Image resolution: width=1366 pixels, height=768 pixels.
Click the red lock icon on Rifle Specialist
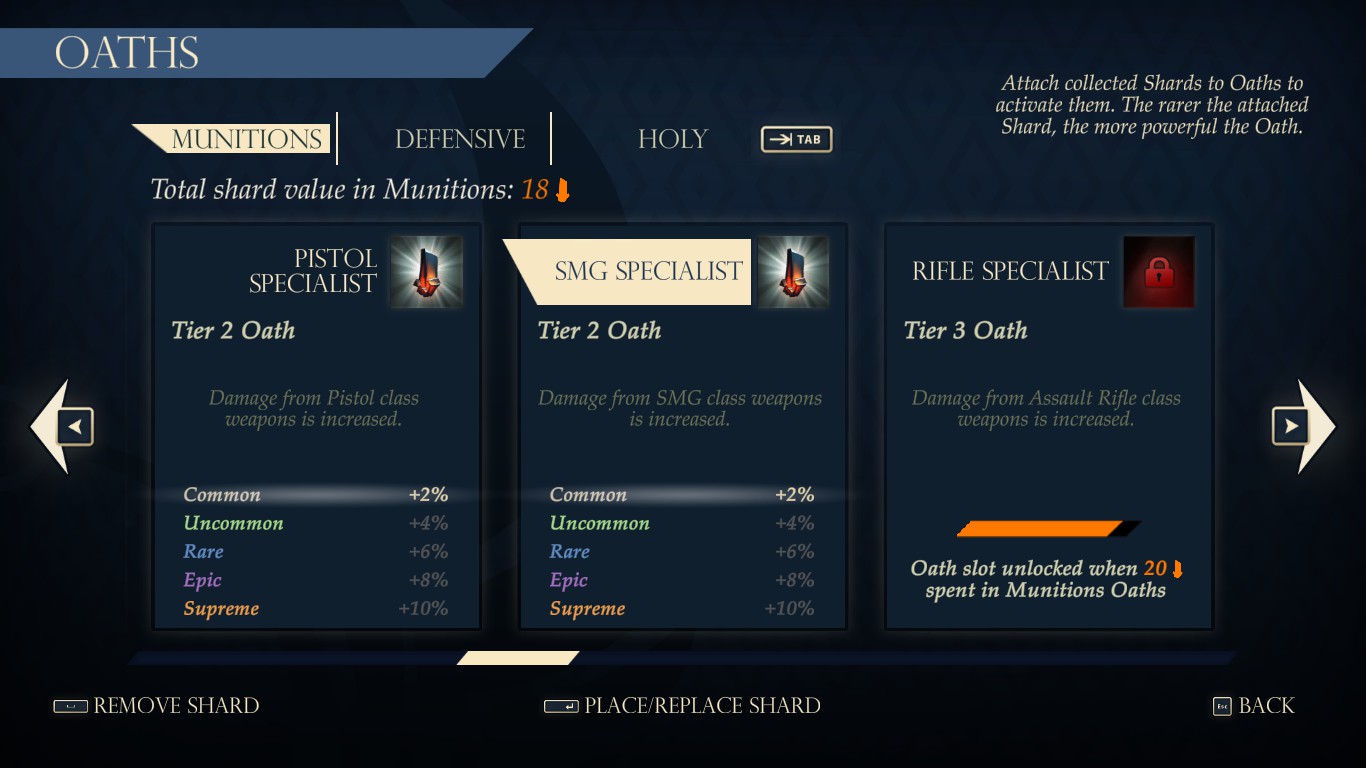click(1159, 272)
